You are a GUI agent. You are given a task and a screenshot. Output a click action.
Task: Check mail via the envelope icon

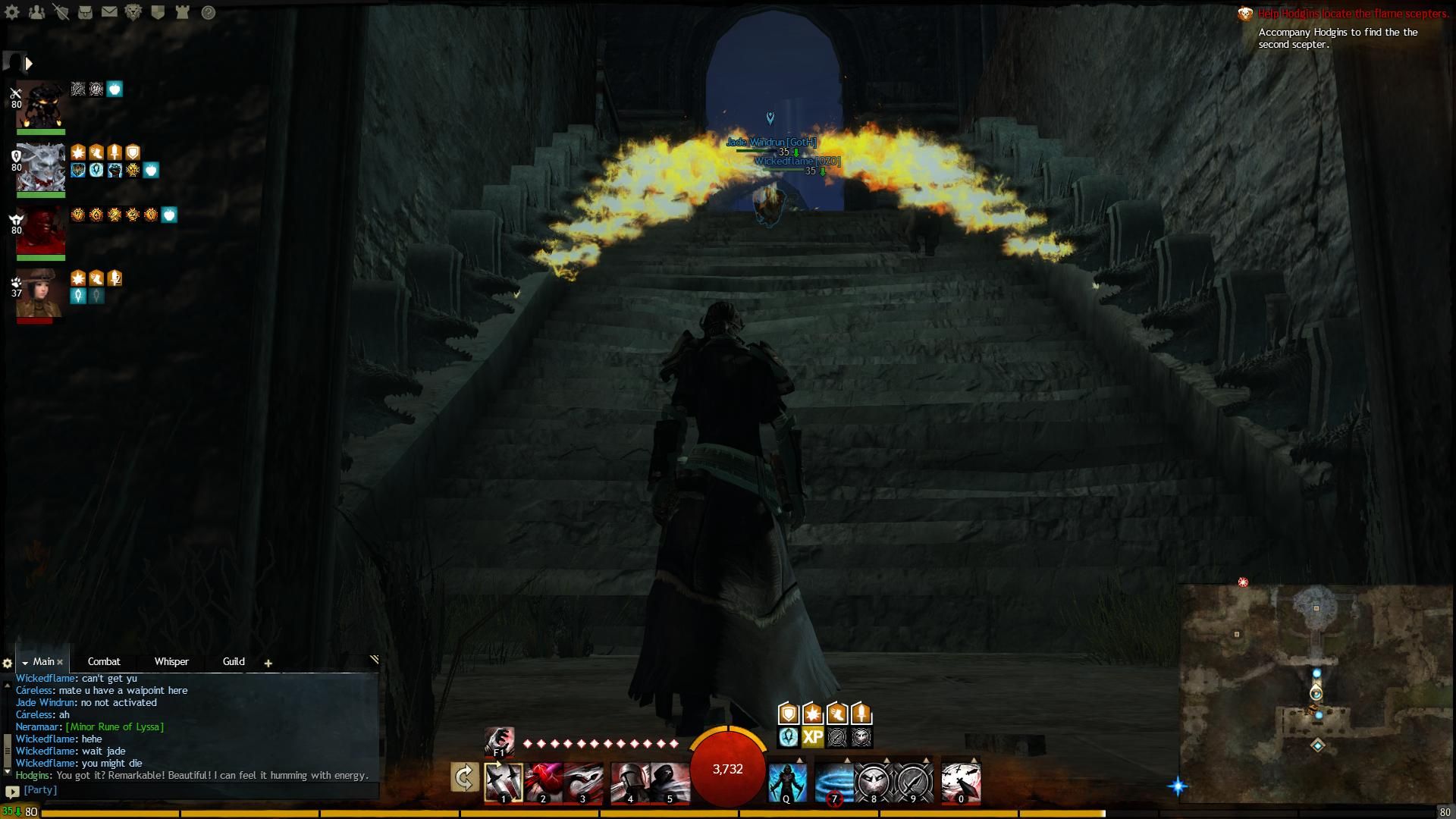[109, 12]
